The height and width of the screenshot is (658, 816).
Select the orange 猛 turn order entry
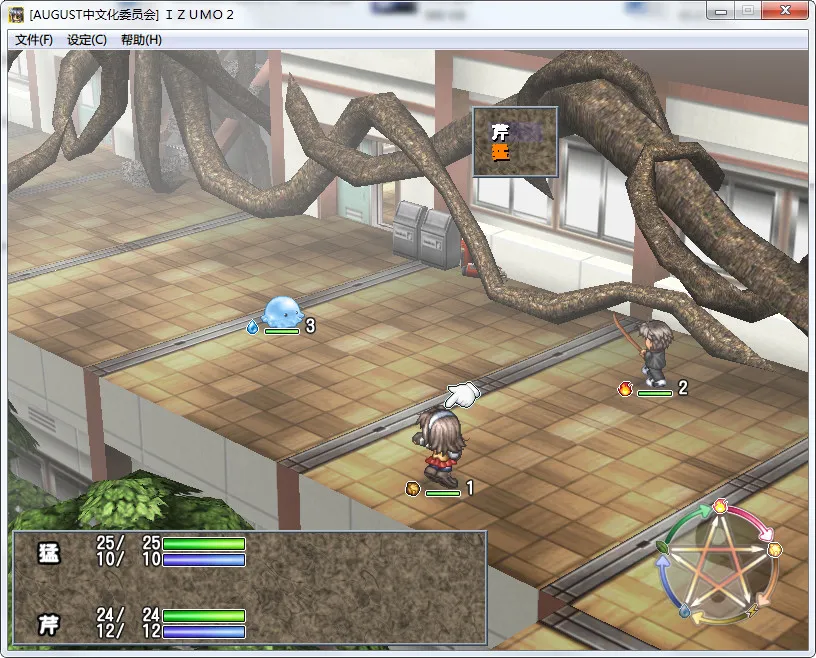500,152
